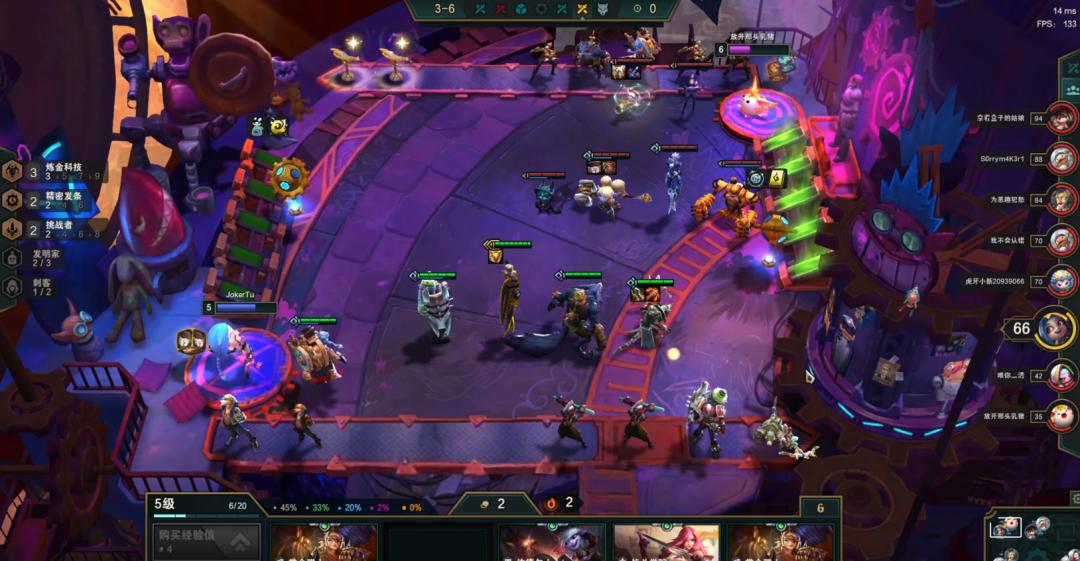
Task: View player 我不会认错's board
Action: tap(1061, 240)
